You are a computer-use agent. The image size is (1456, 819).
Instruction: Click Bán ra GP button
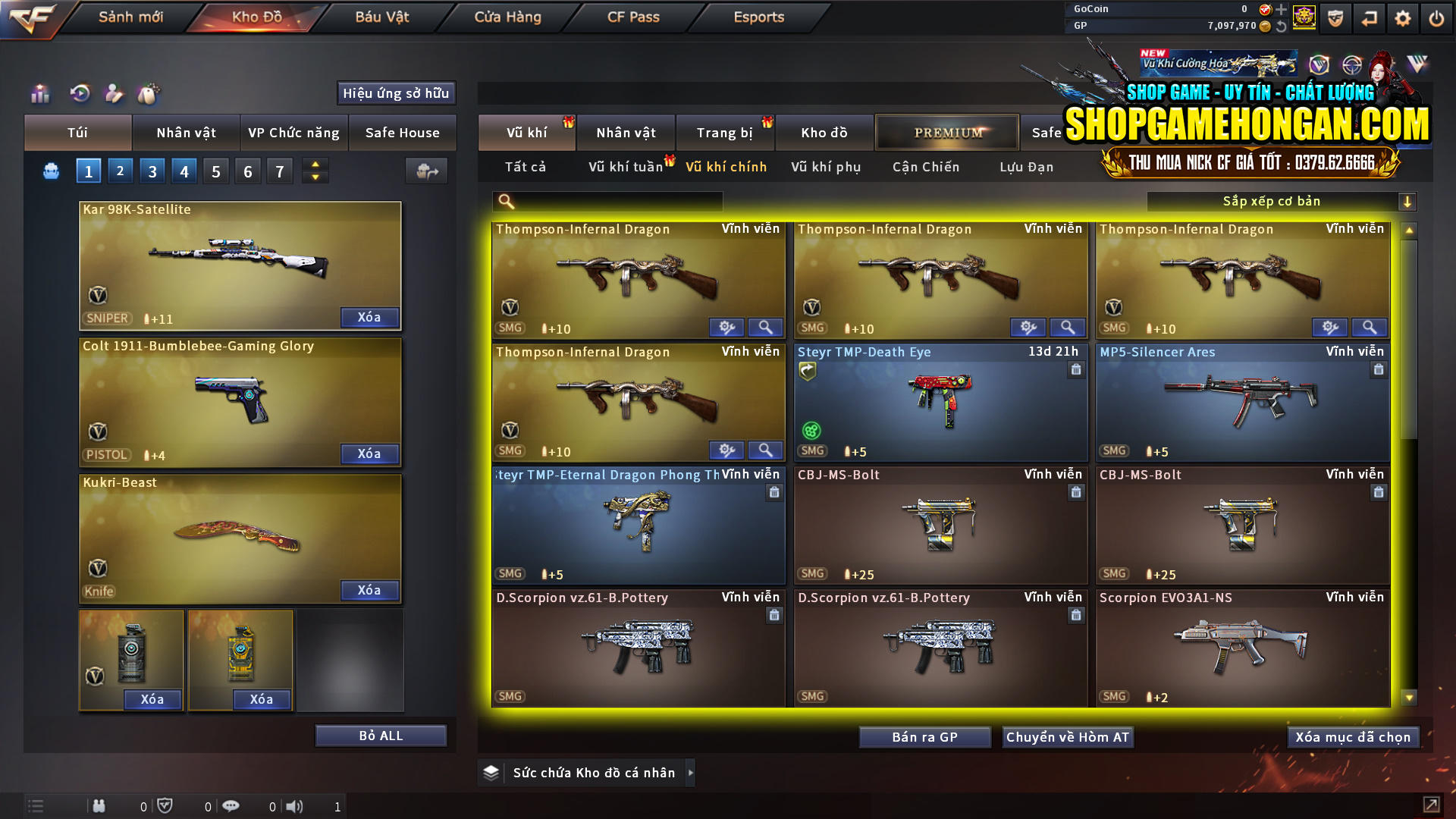click(924, 736)
